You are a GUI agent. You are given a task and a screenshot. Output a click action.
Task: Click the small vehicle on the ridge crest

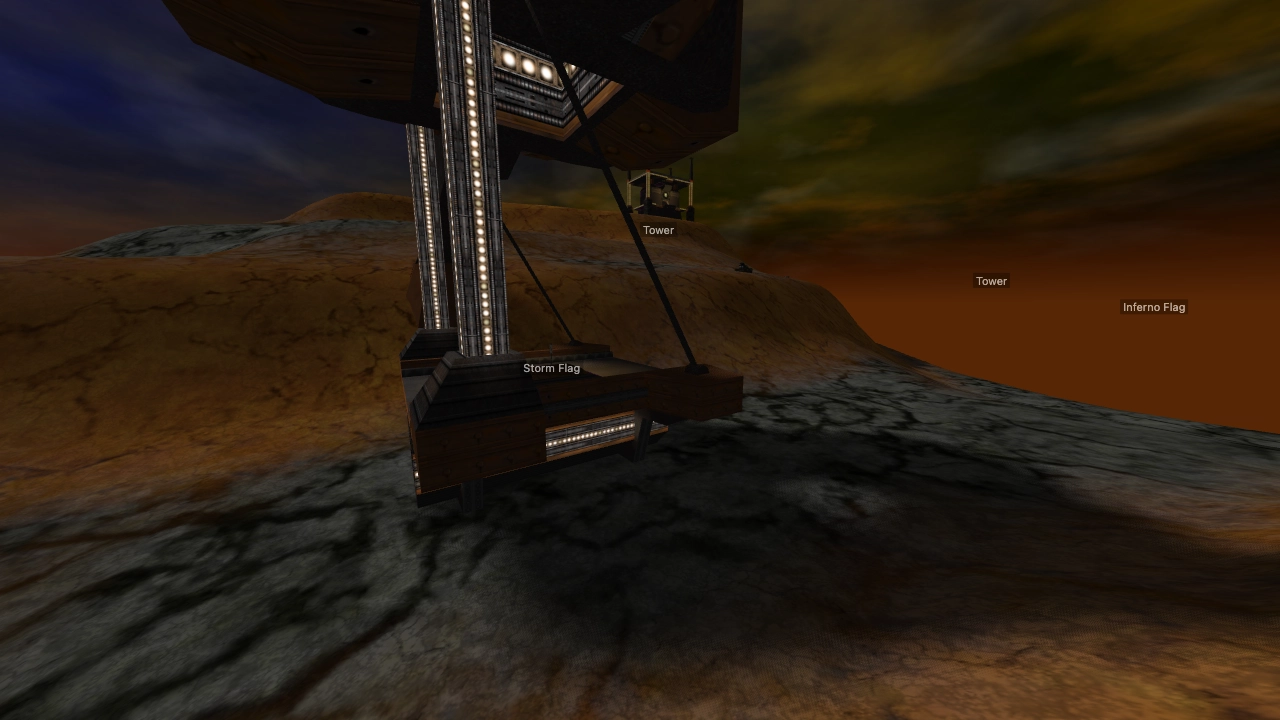pos(742,268)
